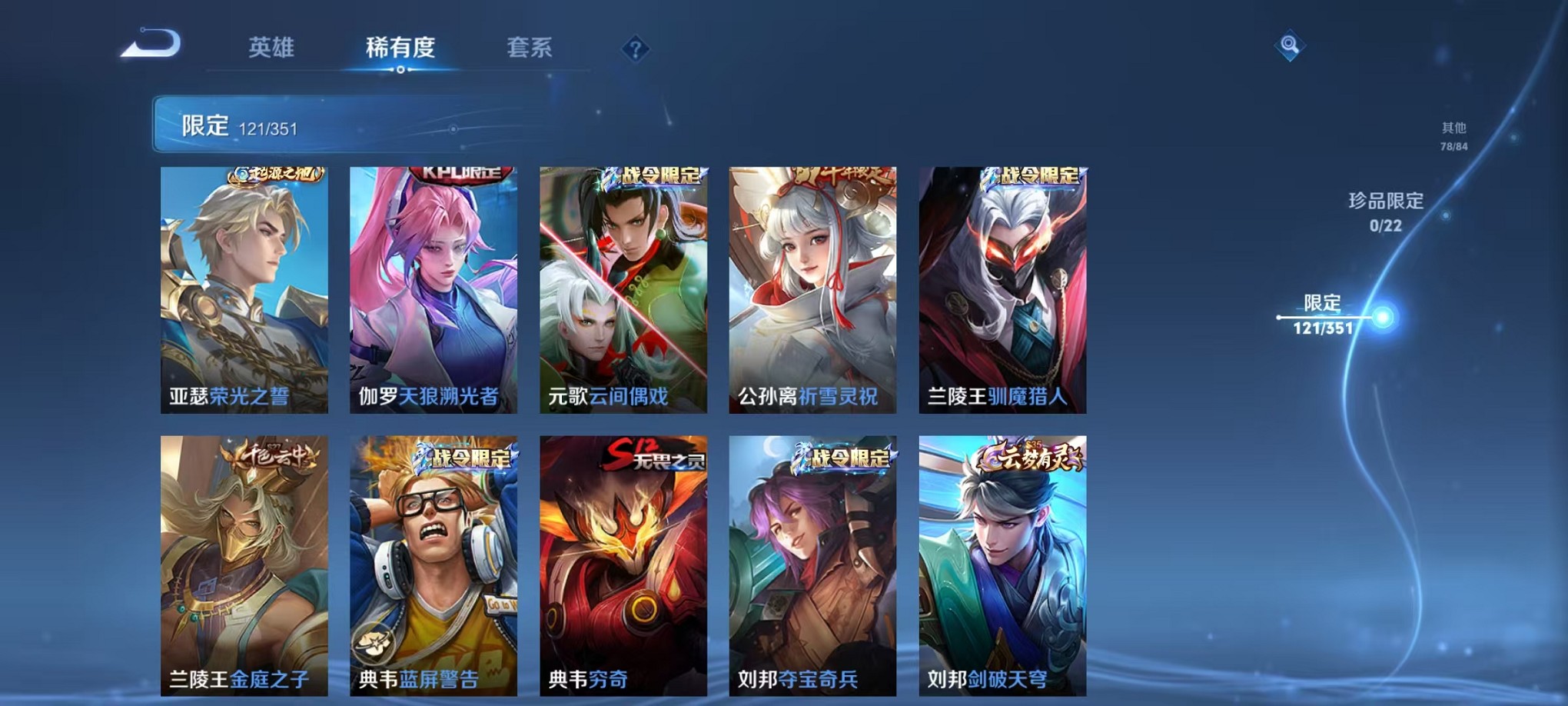Image resolution: width=1568 pixels, height=706 pixels.
Task: Switch to the 英雄 tab
Action: pos(273,48)
